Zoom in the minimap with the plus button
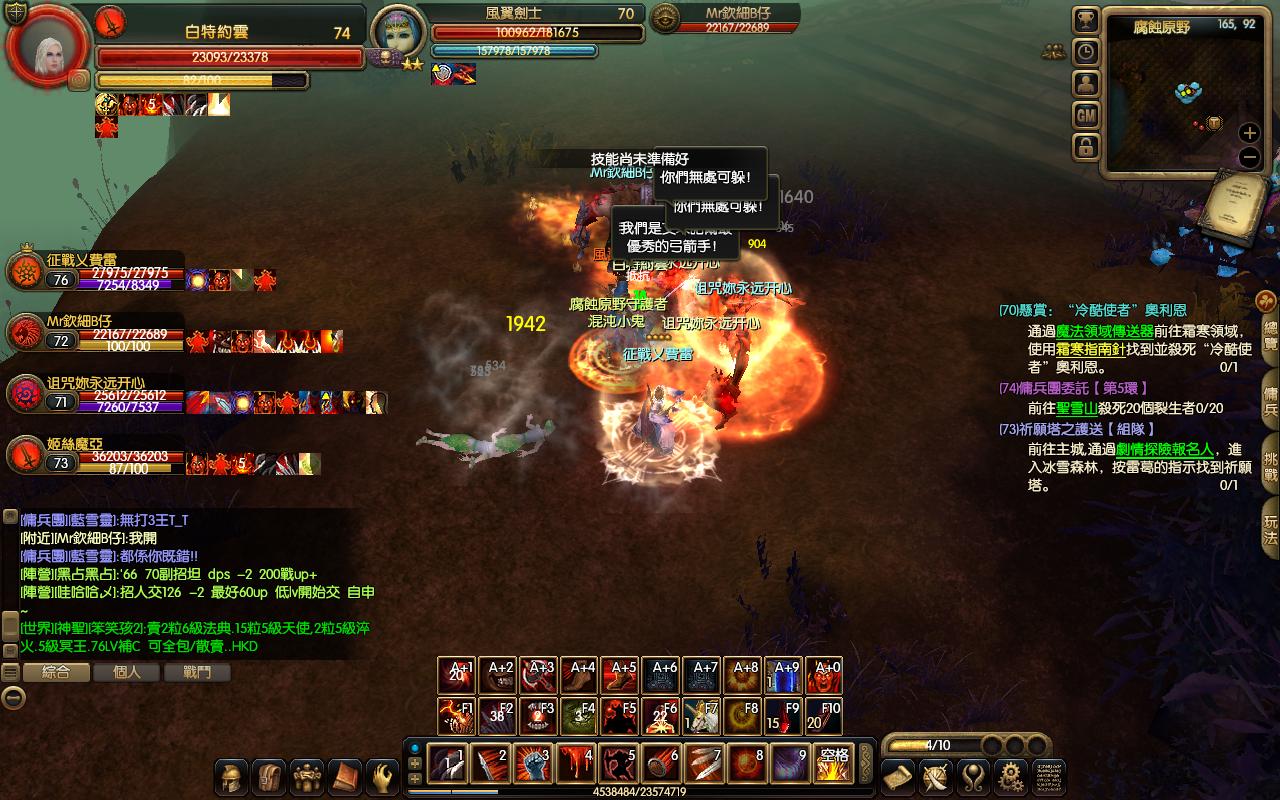 (x=1249, y=133)
